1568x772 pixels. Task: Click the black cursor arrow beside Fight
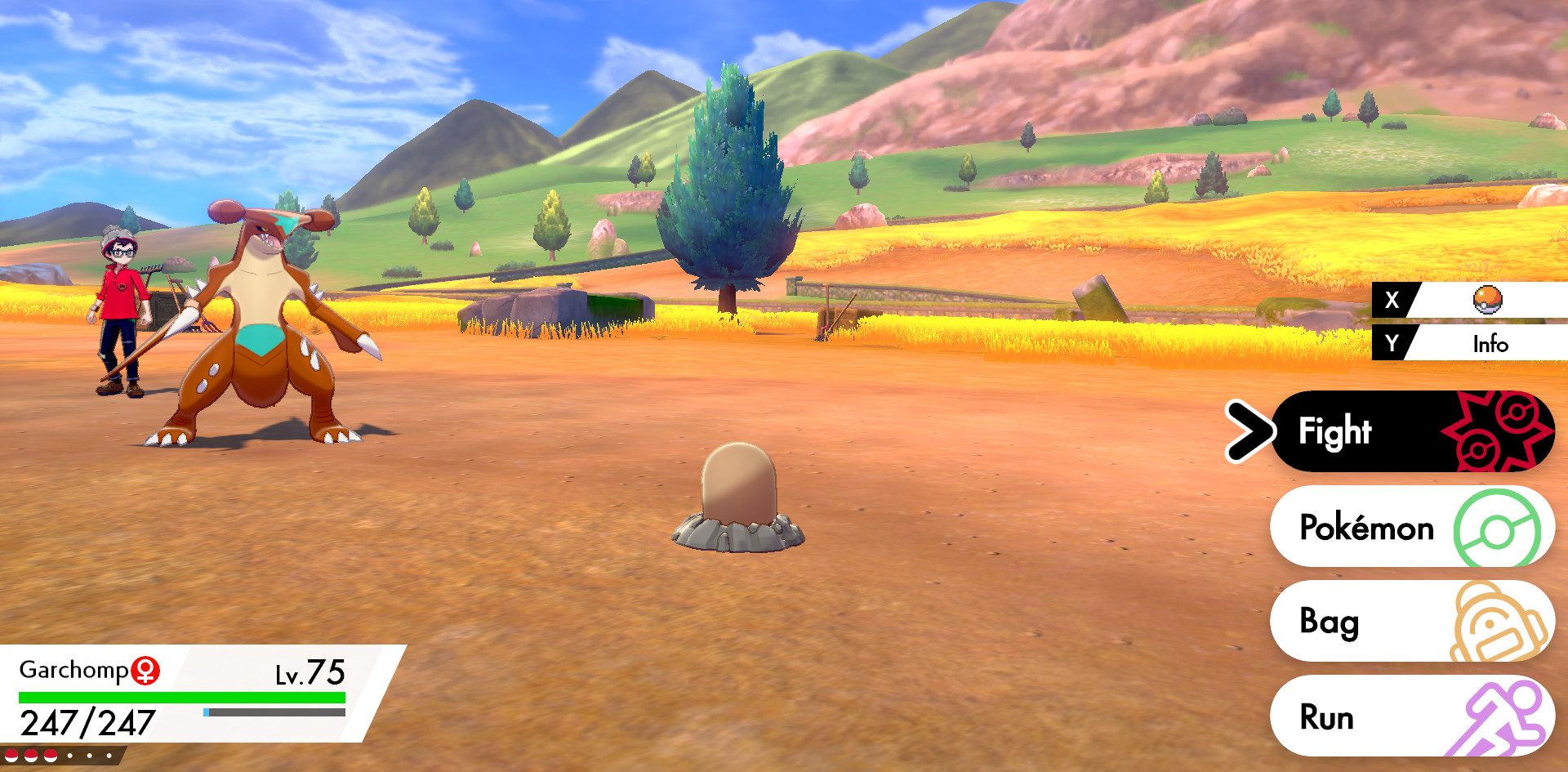[1249, 431]
